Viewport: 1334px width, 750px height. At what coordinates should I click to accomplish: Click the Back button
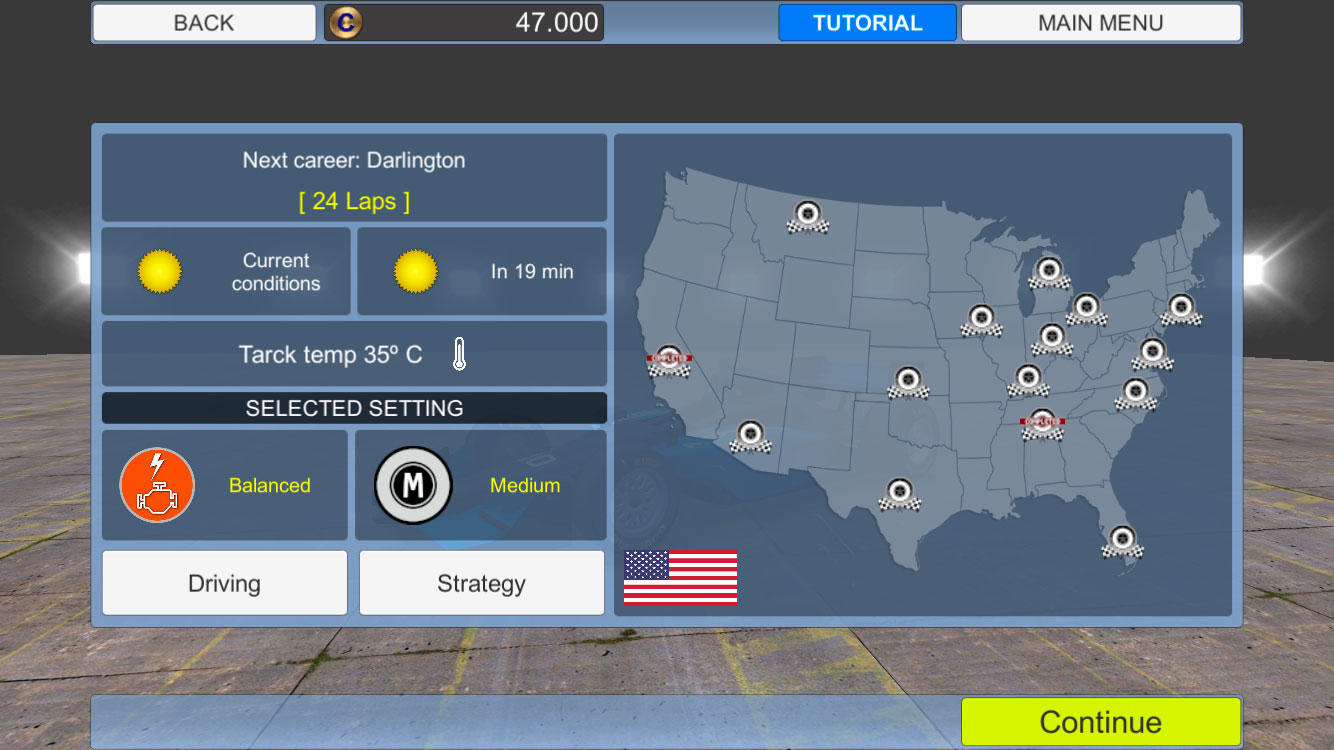coord(203,21)
